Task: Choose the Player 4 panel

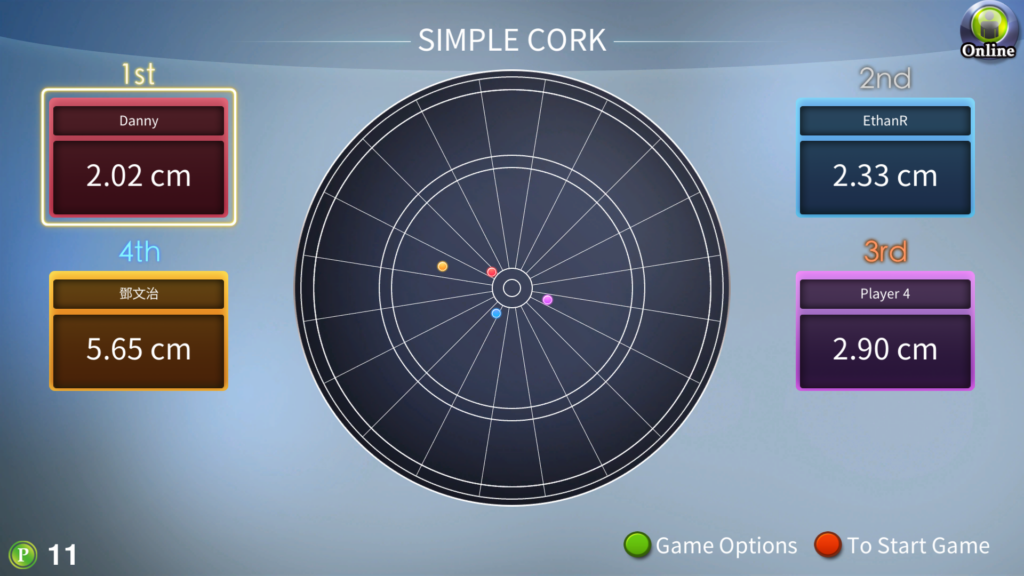Action: (x=885, y=331)
